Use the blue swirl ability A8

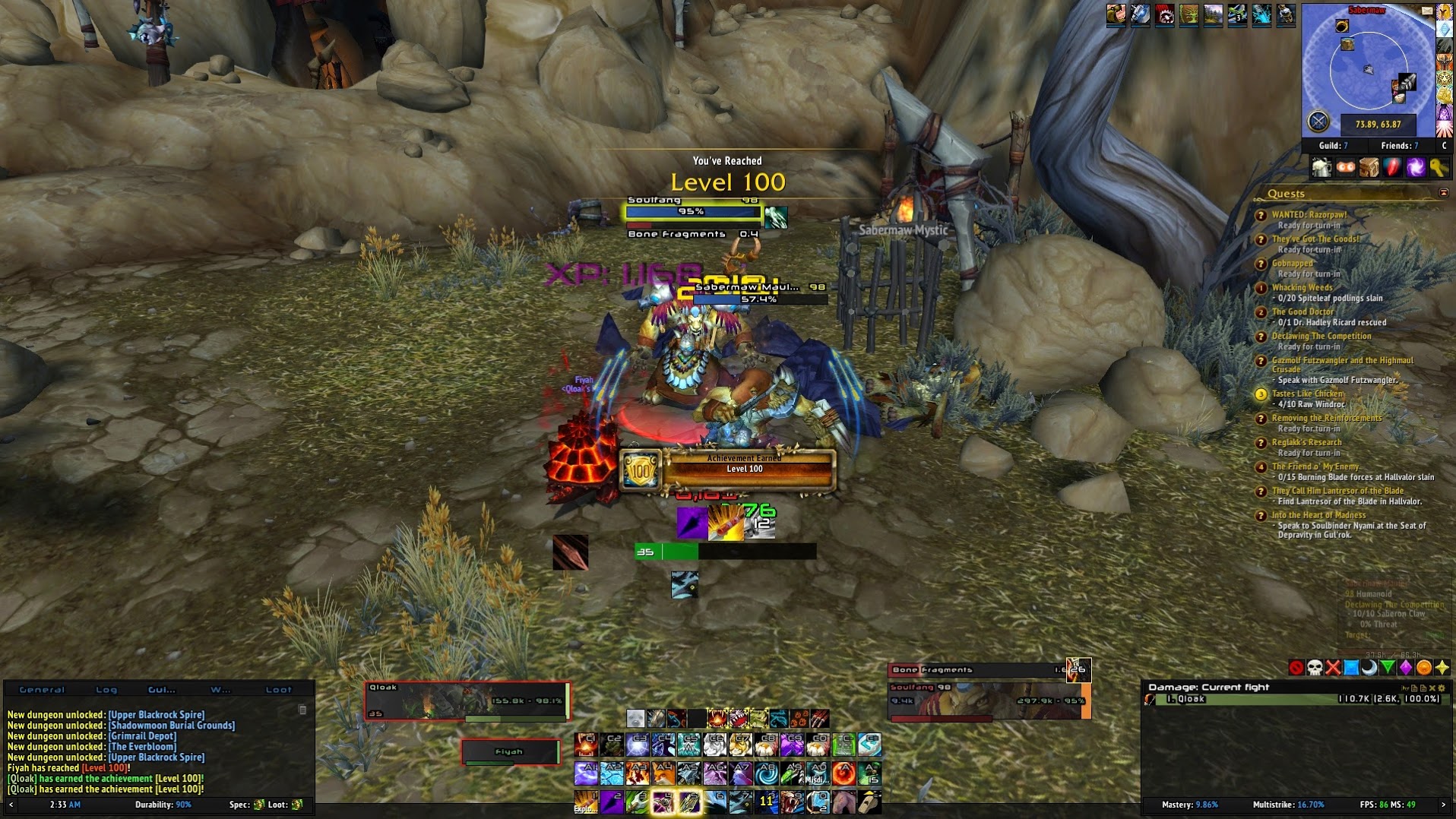(766, 774)
